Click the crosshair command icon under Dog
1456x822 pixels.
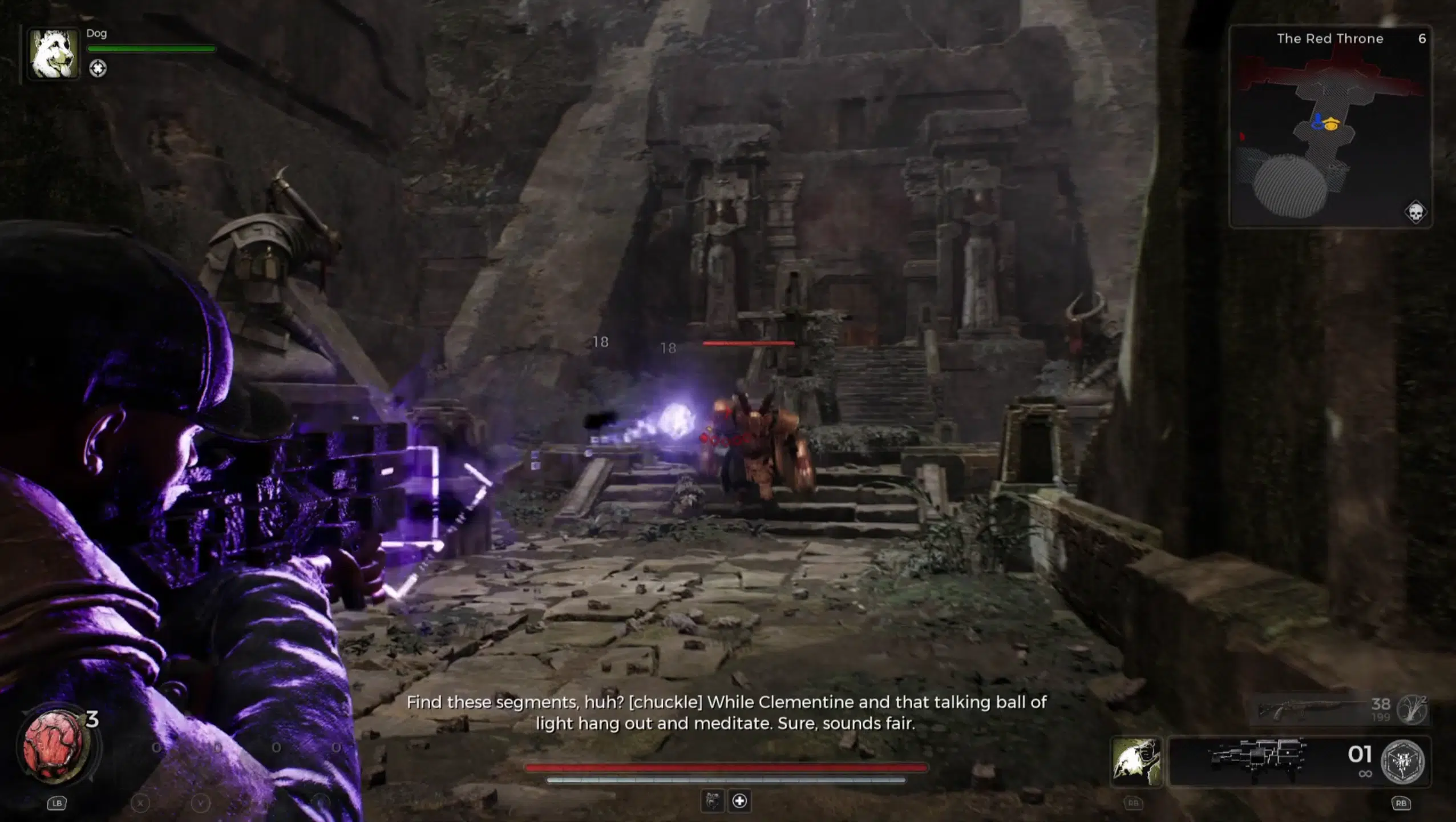click(98, 68)
